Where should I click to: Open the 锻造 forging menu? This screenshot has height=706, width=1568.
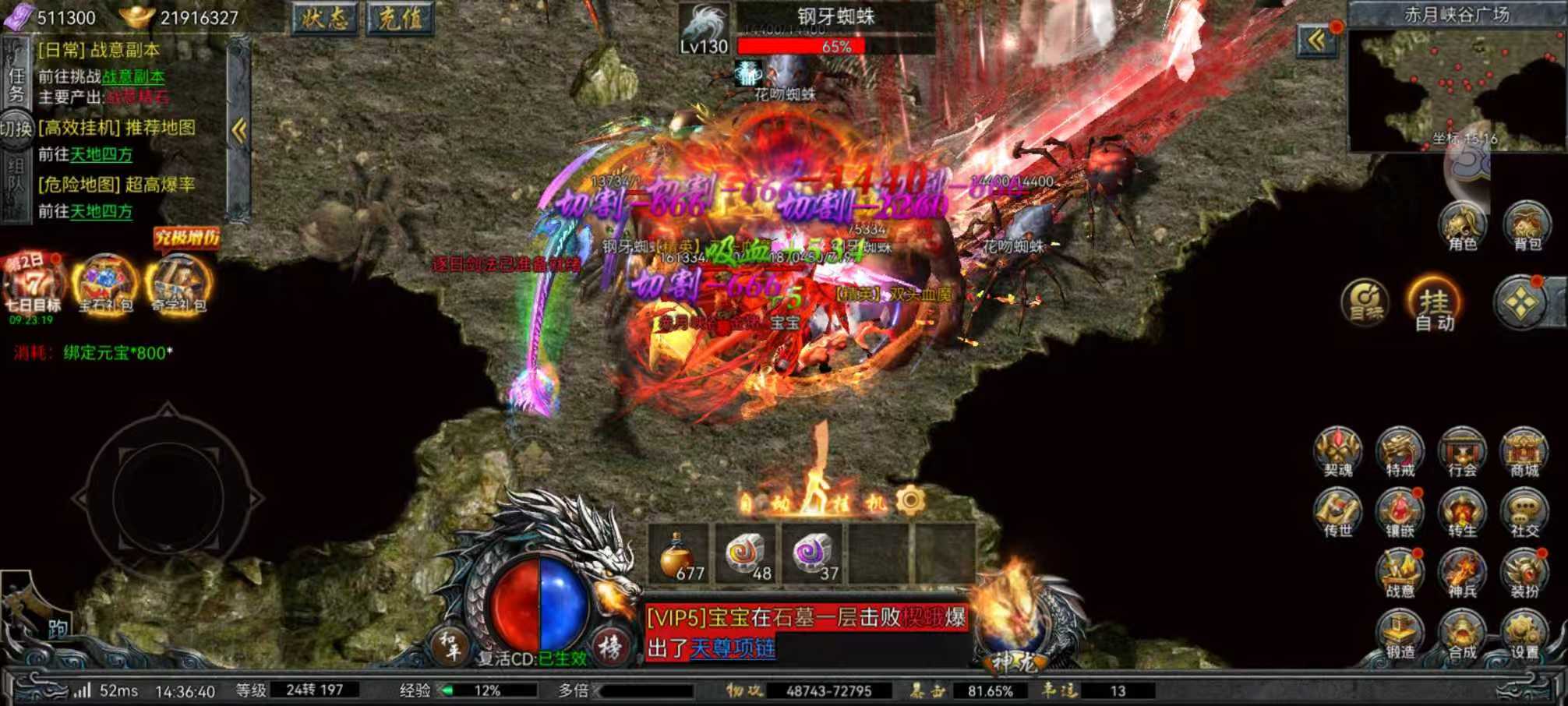coord(1400,635)
